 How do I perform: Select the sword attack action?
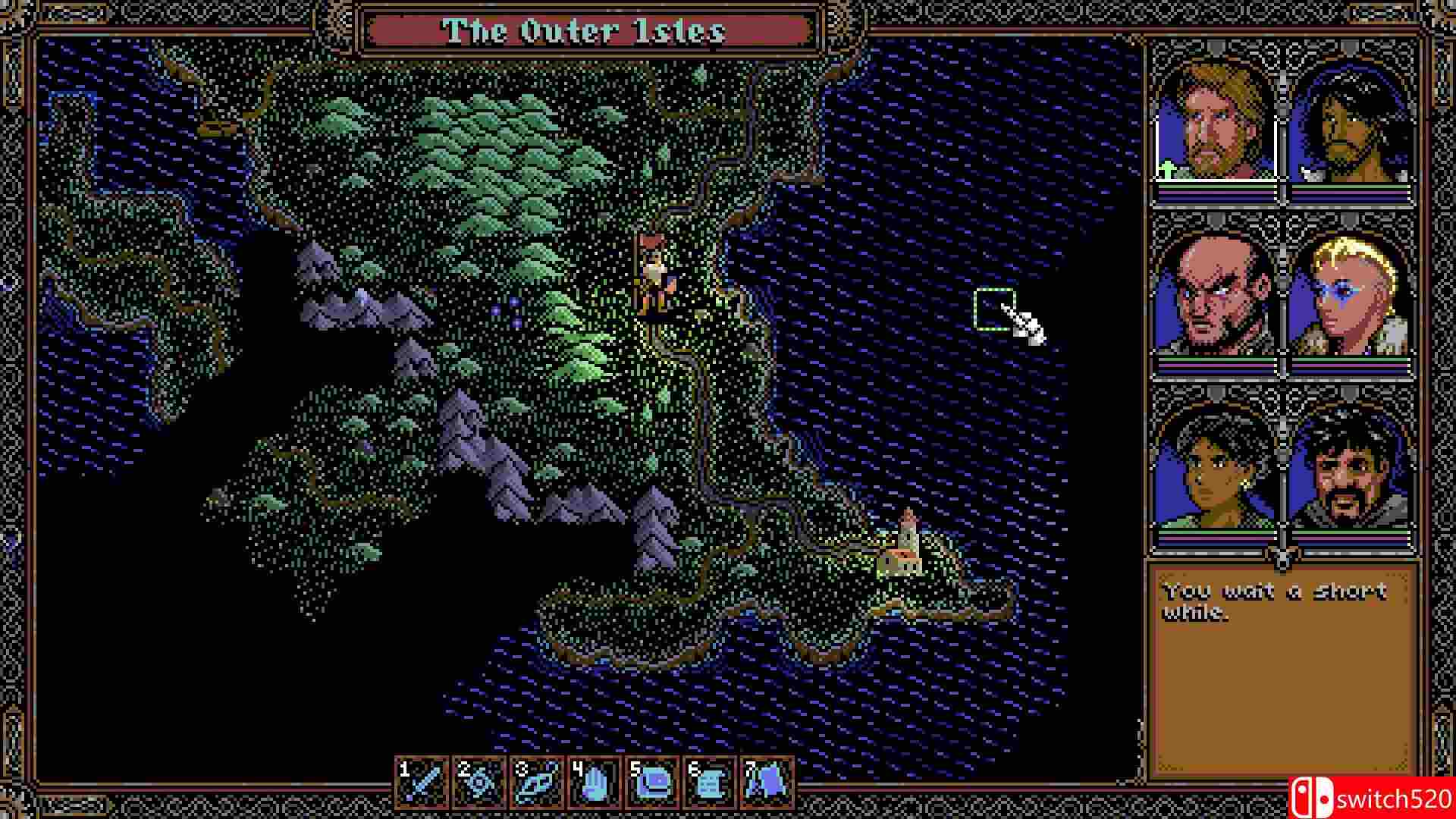[422, 781]
